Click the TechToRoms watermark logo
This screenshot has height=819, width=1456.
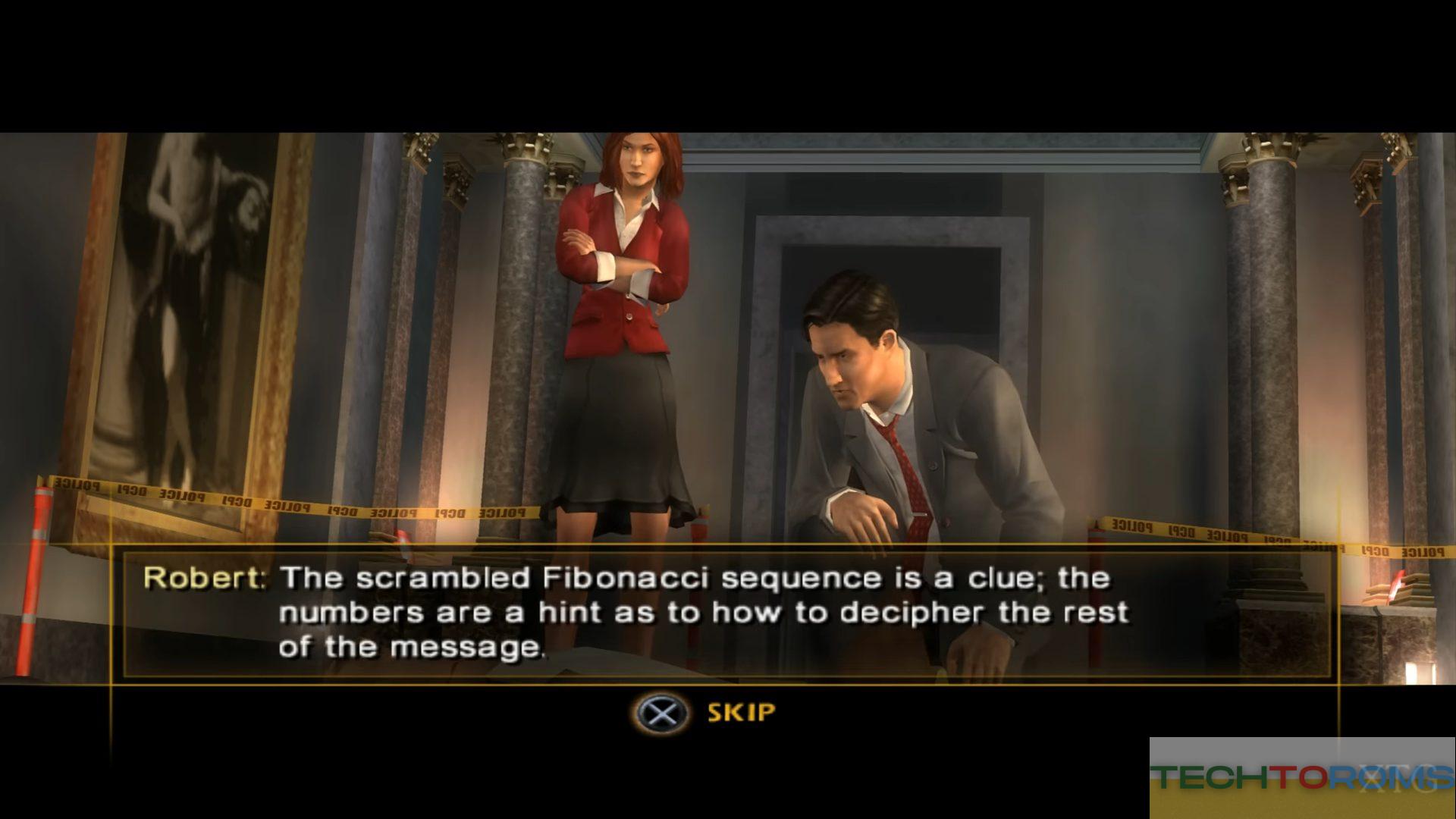pos(1302,777)
